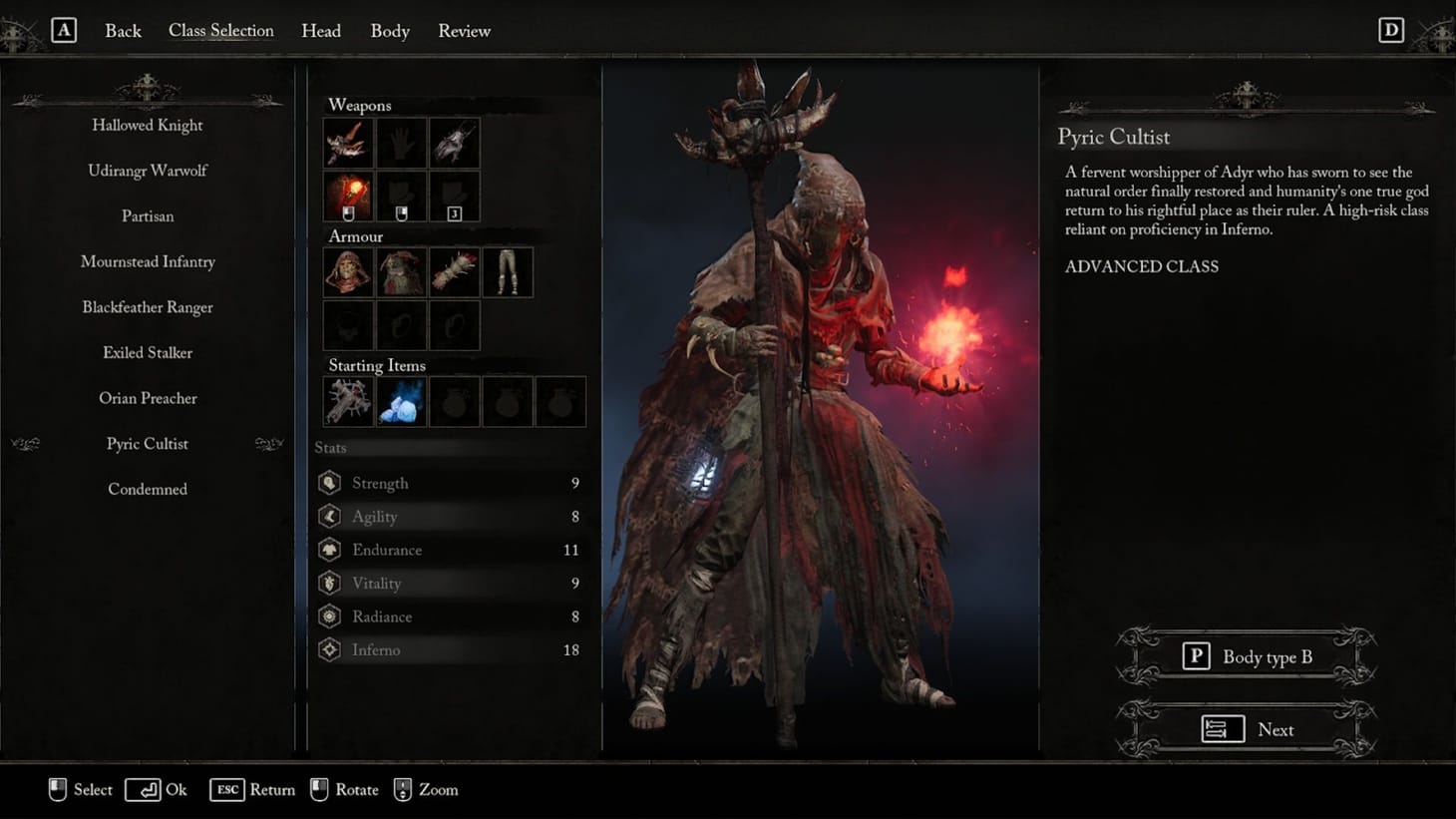Viewport: 1456px width, 819px height.
Task: Click the blue crystal starting item icon
Action: point(401,401)
